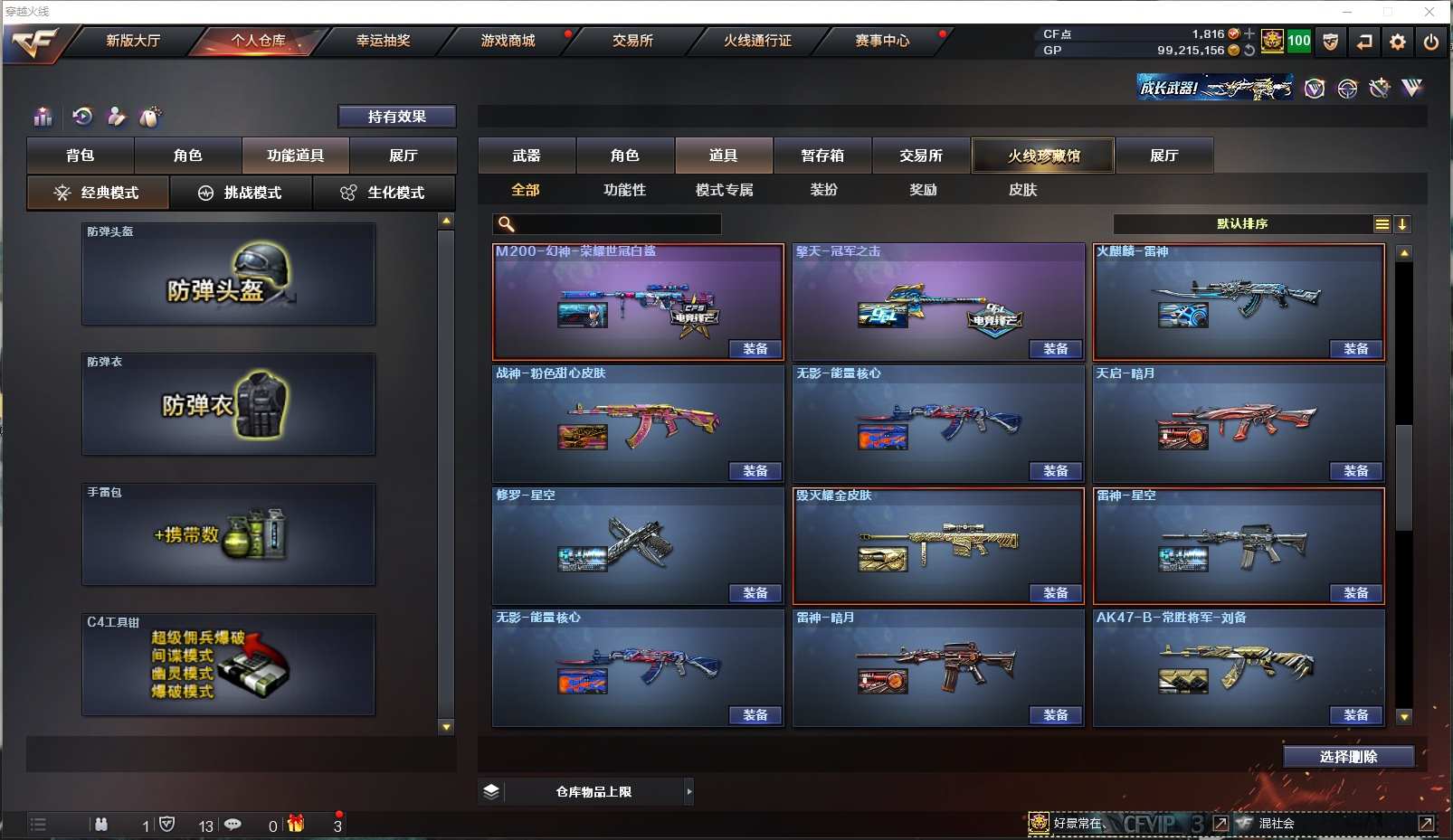Open the 默认排序 sort dropdown
This screenshot has width=1453, height=840.
point(1243,224)
